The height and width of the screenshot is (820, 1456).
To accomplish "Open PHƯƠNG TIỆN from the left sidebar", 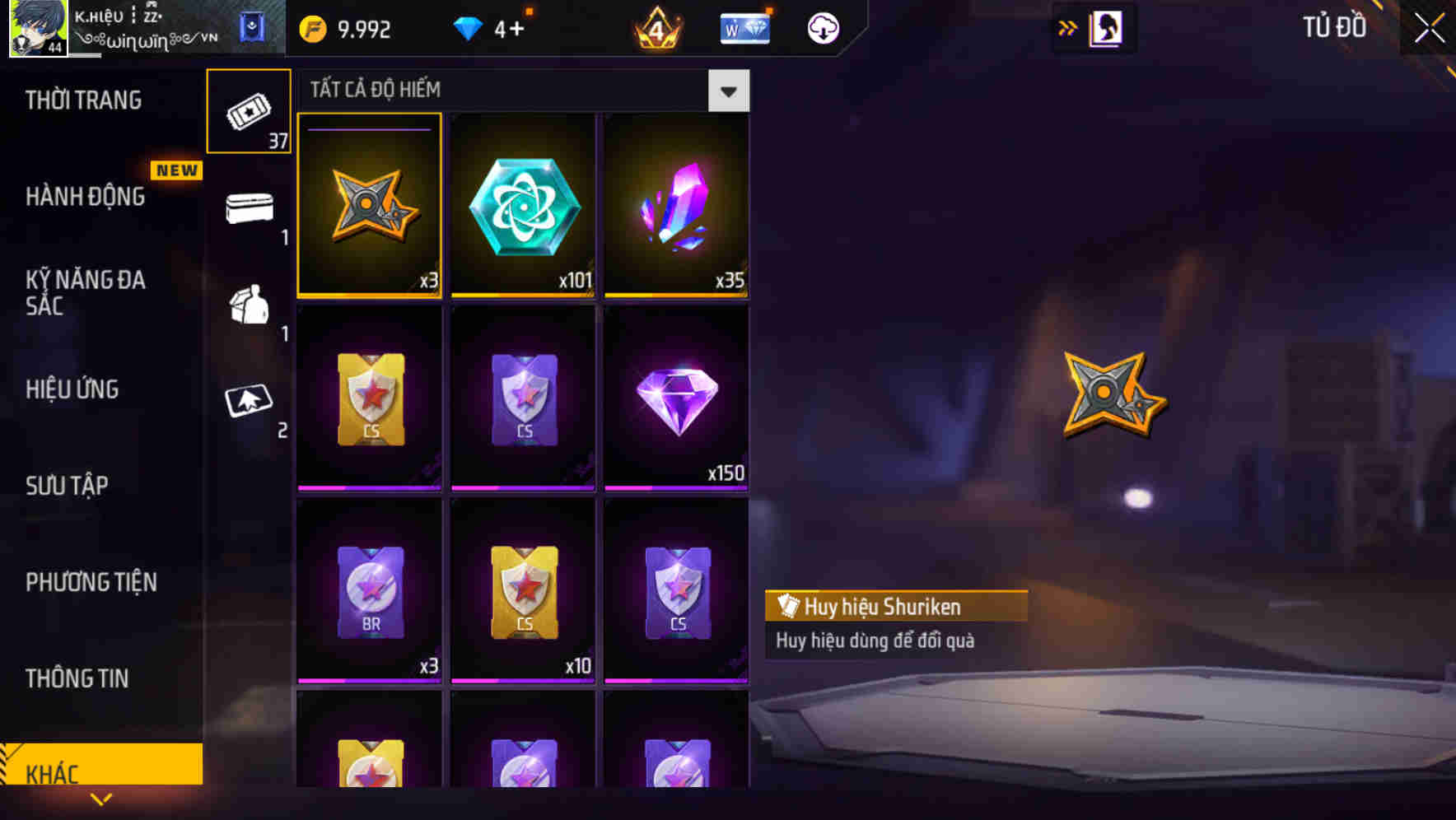I will click(x=91, y=582).
